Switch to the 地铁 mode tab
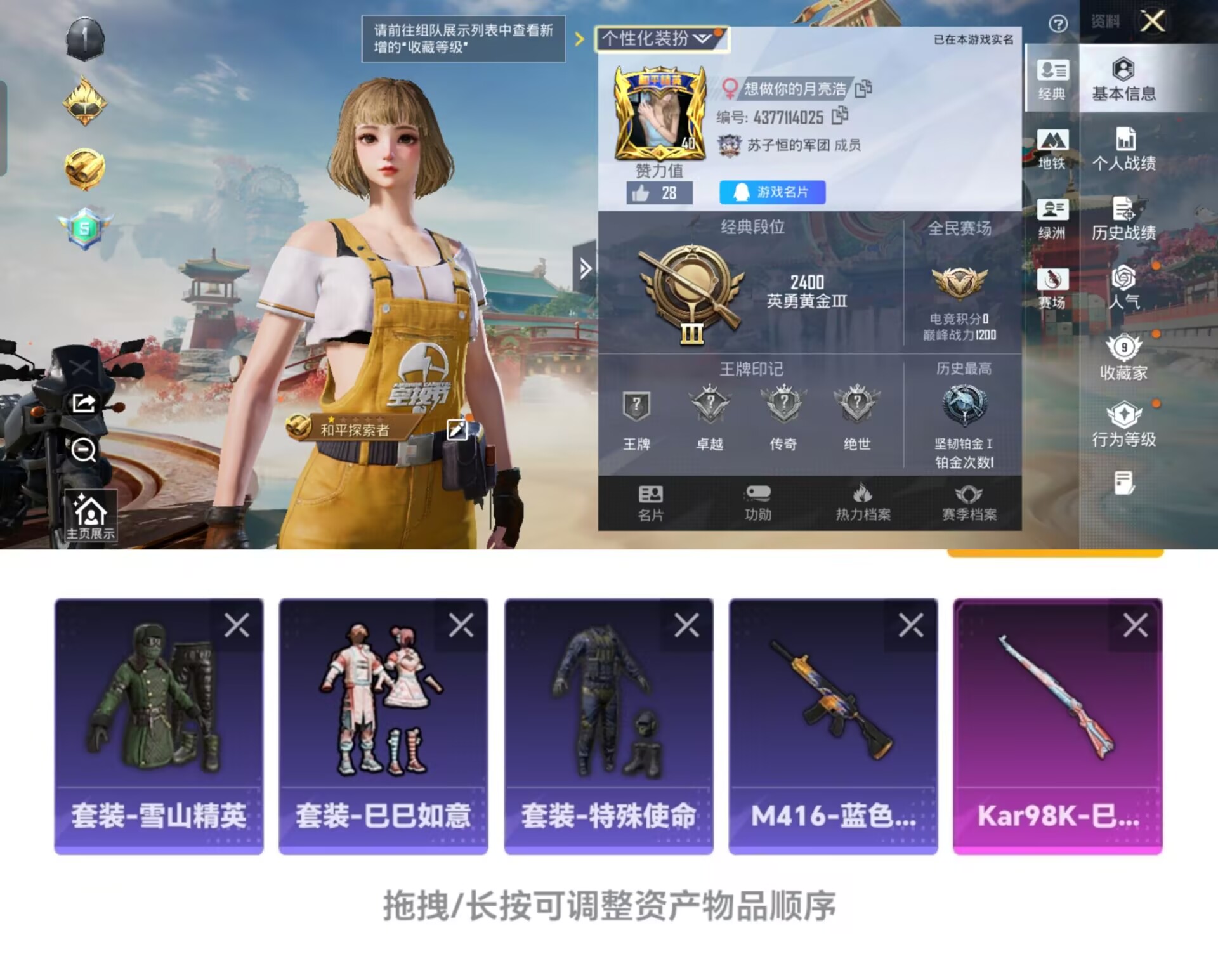 coord(1052,148)
